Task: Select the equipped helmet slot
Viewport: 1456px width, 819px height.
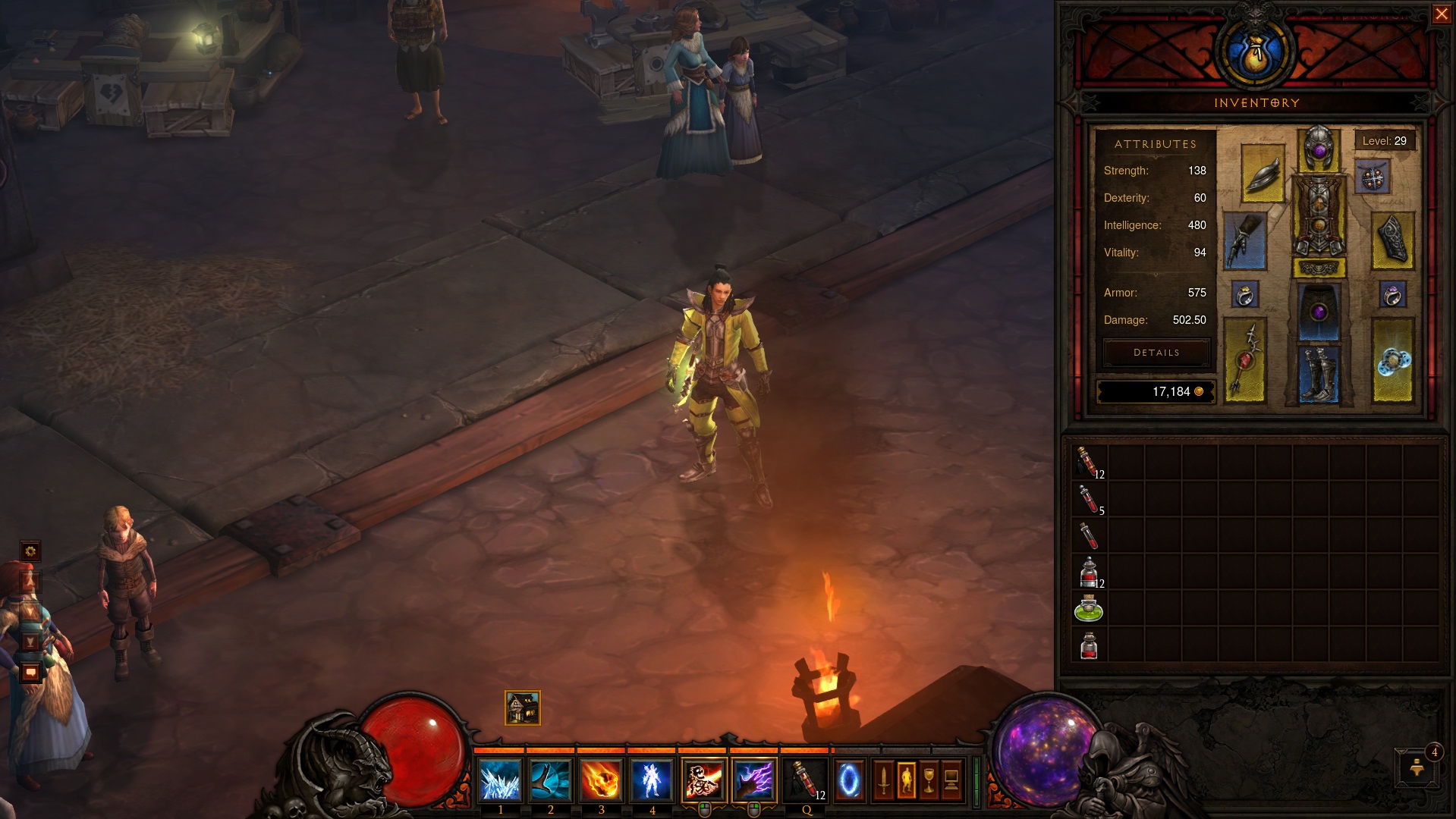Action: 1319,149
